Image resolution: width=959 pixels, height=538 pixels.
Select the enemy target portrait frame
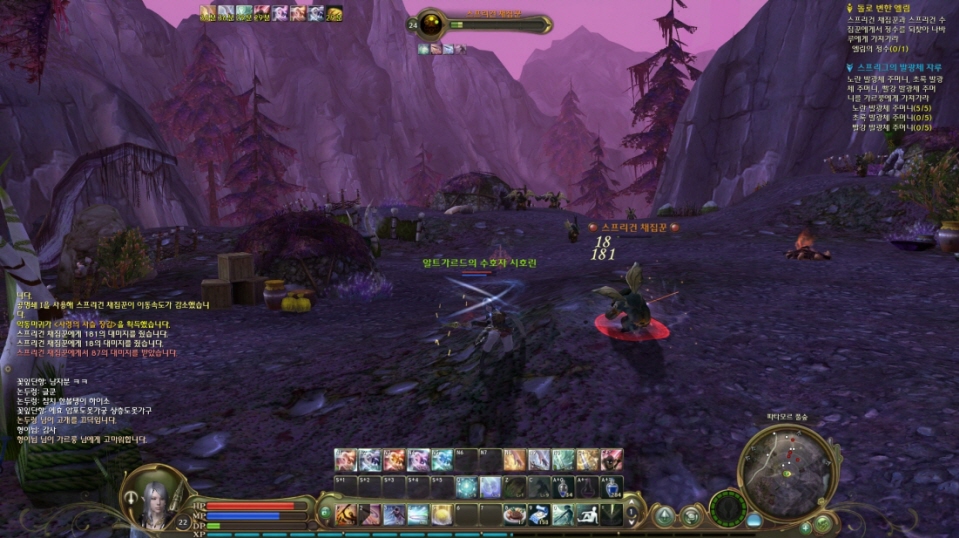[431, 24]
